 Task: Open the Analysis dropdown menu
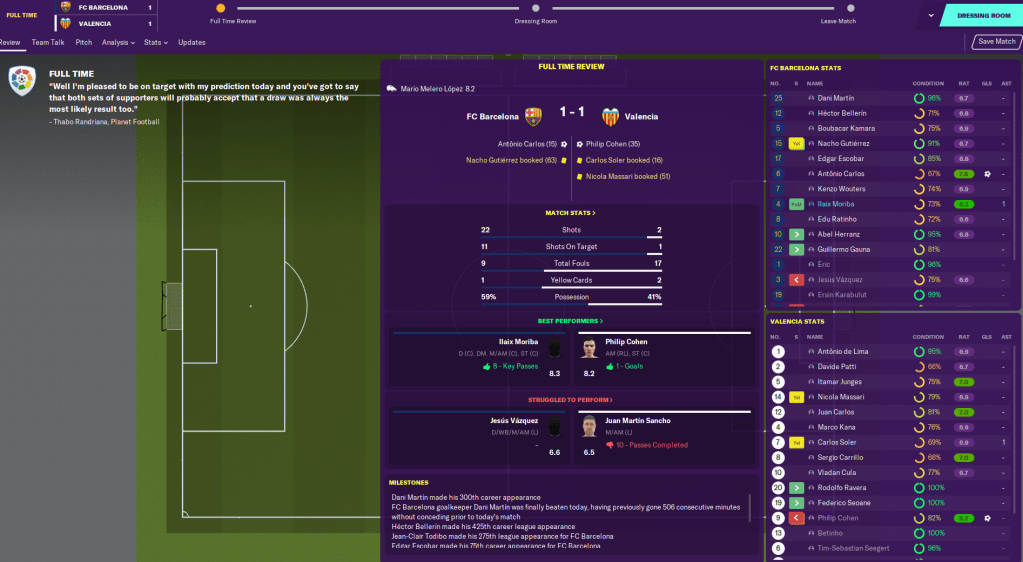pyautogui.click(x=118, y=42)
